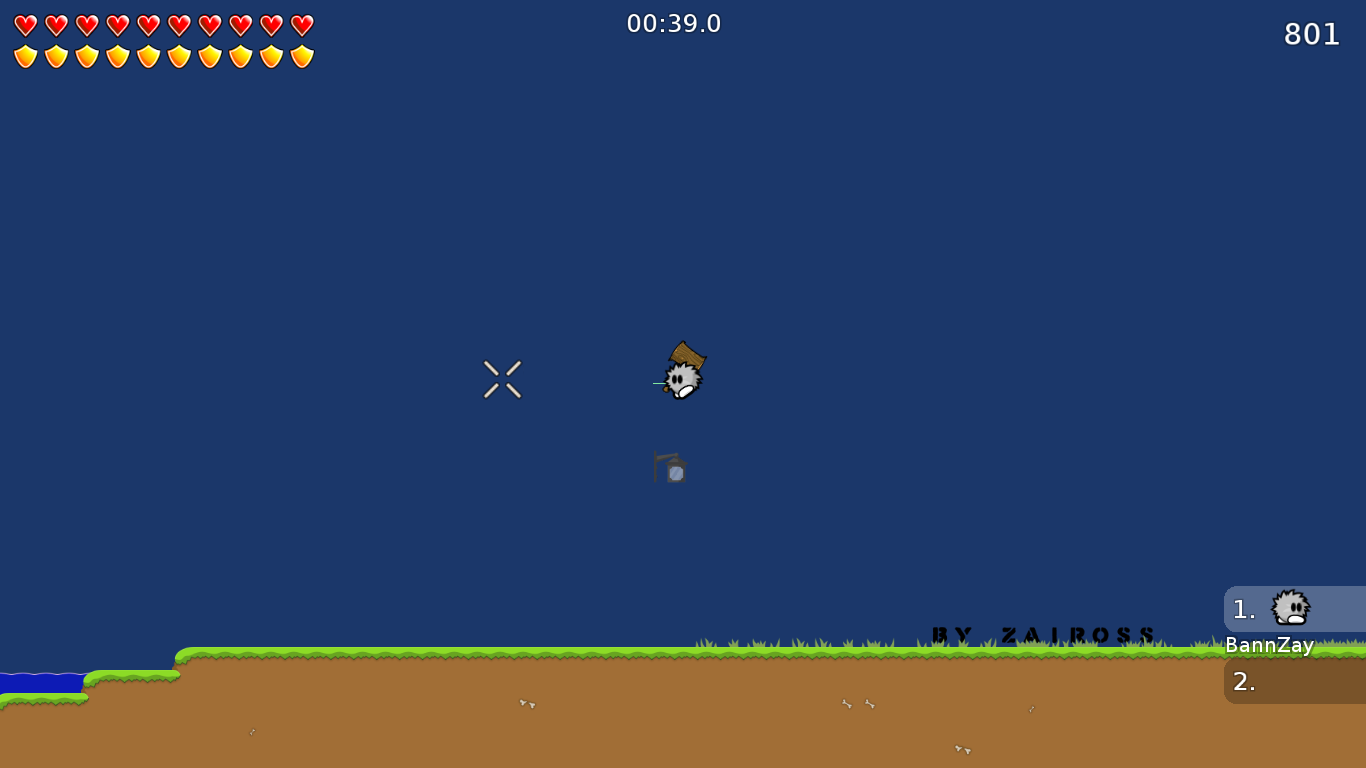Click the fluffy avatar beside rank 1
The width and height of the screenshot is (1366, 768).
click(1289, 608)
